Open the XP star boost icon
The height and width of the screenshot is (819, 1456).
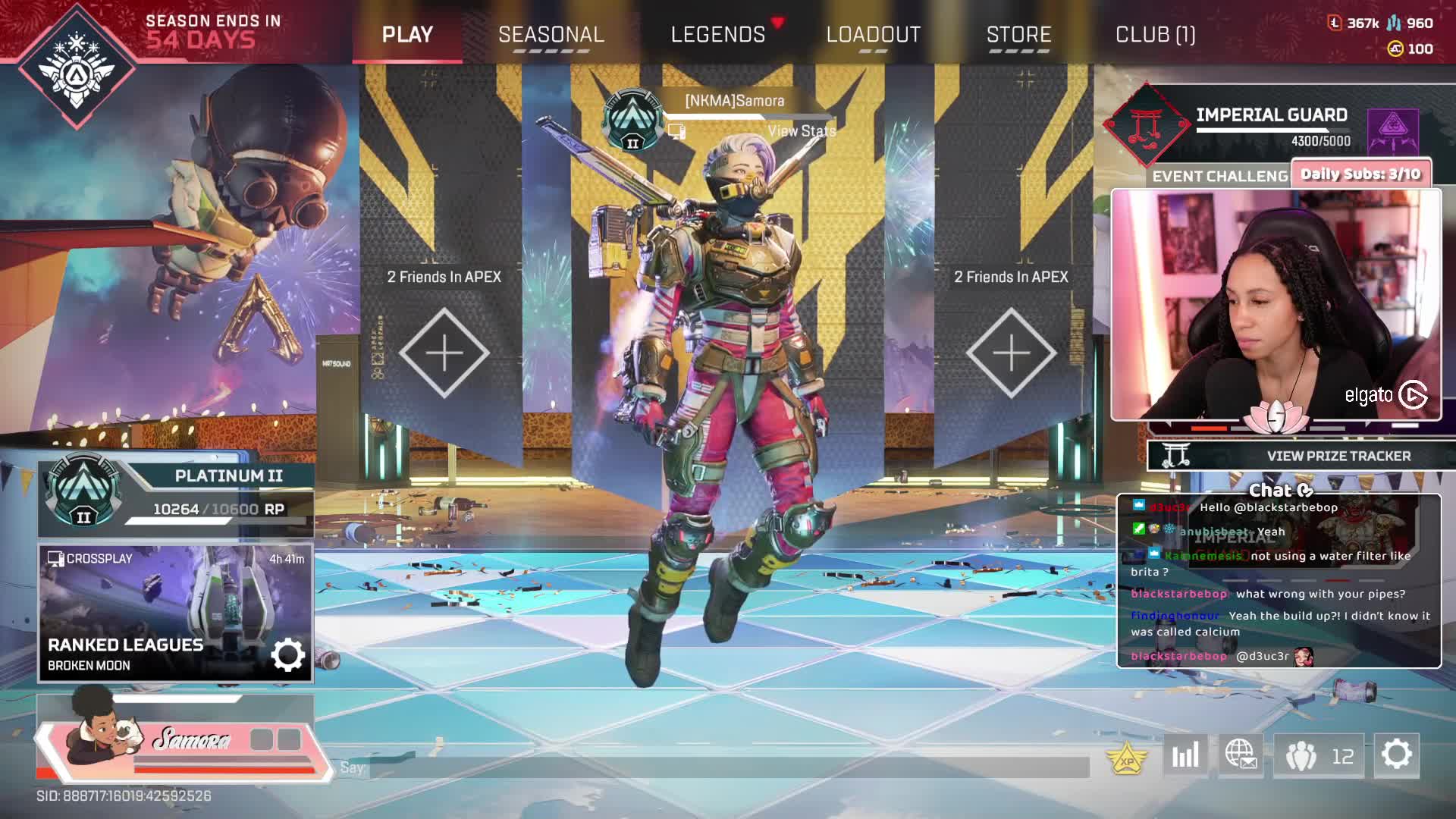(x=1127, y=758)
